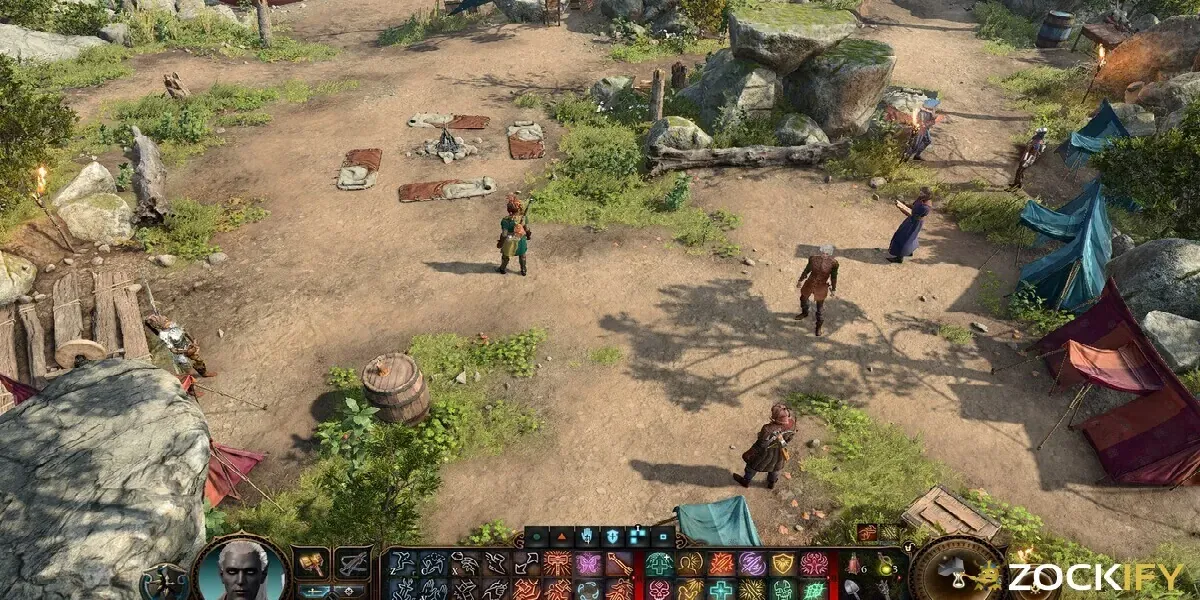Cast the golden shield spell
This screenshot has width=1200, height=600.
(783, 564)
